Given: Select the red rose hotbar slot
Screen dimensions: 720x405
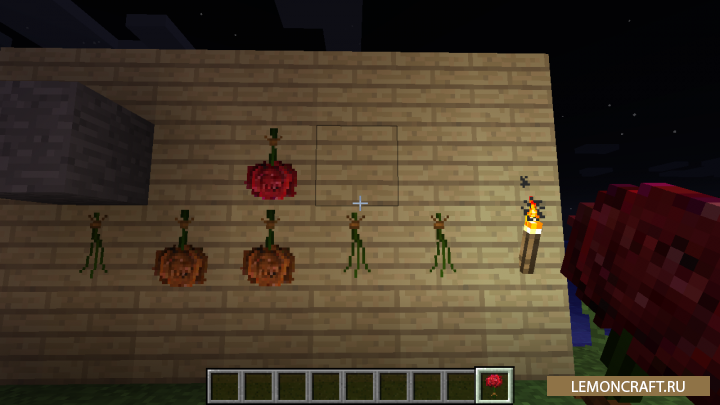Looking at the screenshot, I should click(495, 385).
